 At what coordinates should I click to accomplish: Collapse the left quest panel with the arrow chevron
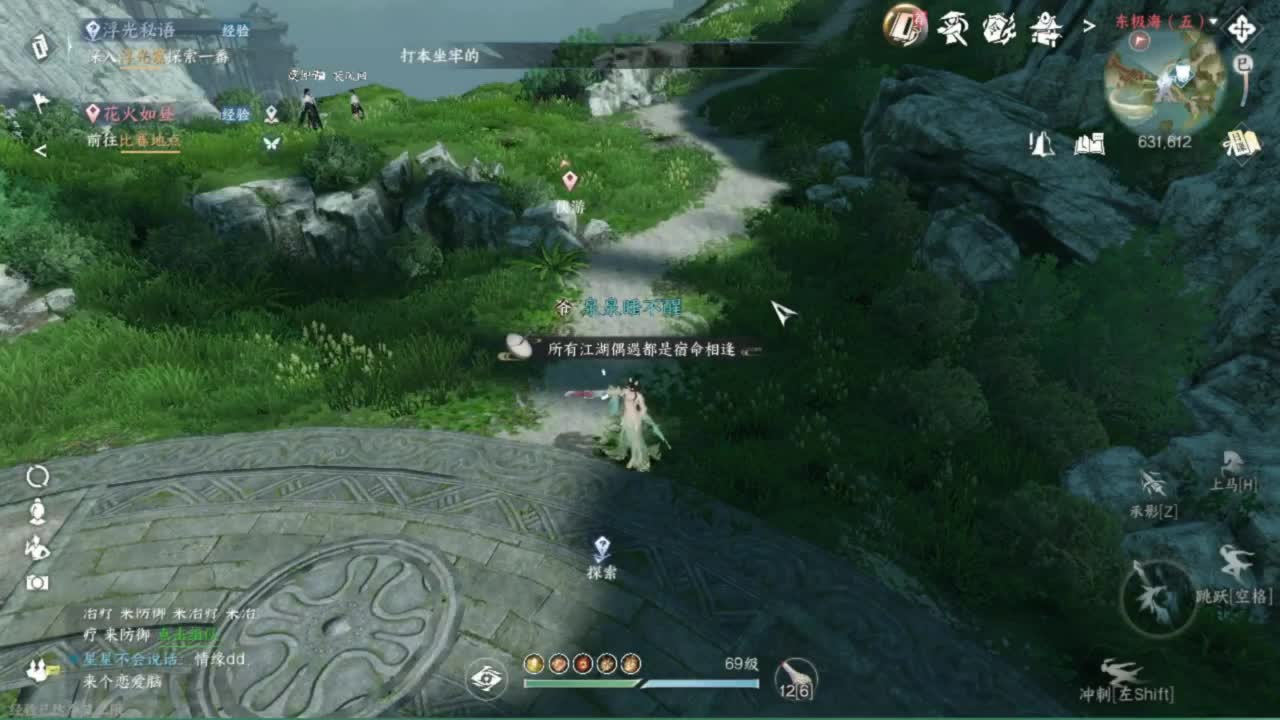pyautogui.click(x=40, y=148)
